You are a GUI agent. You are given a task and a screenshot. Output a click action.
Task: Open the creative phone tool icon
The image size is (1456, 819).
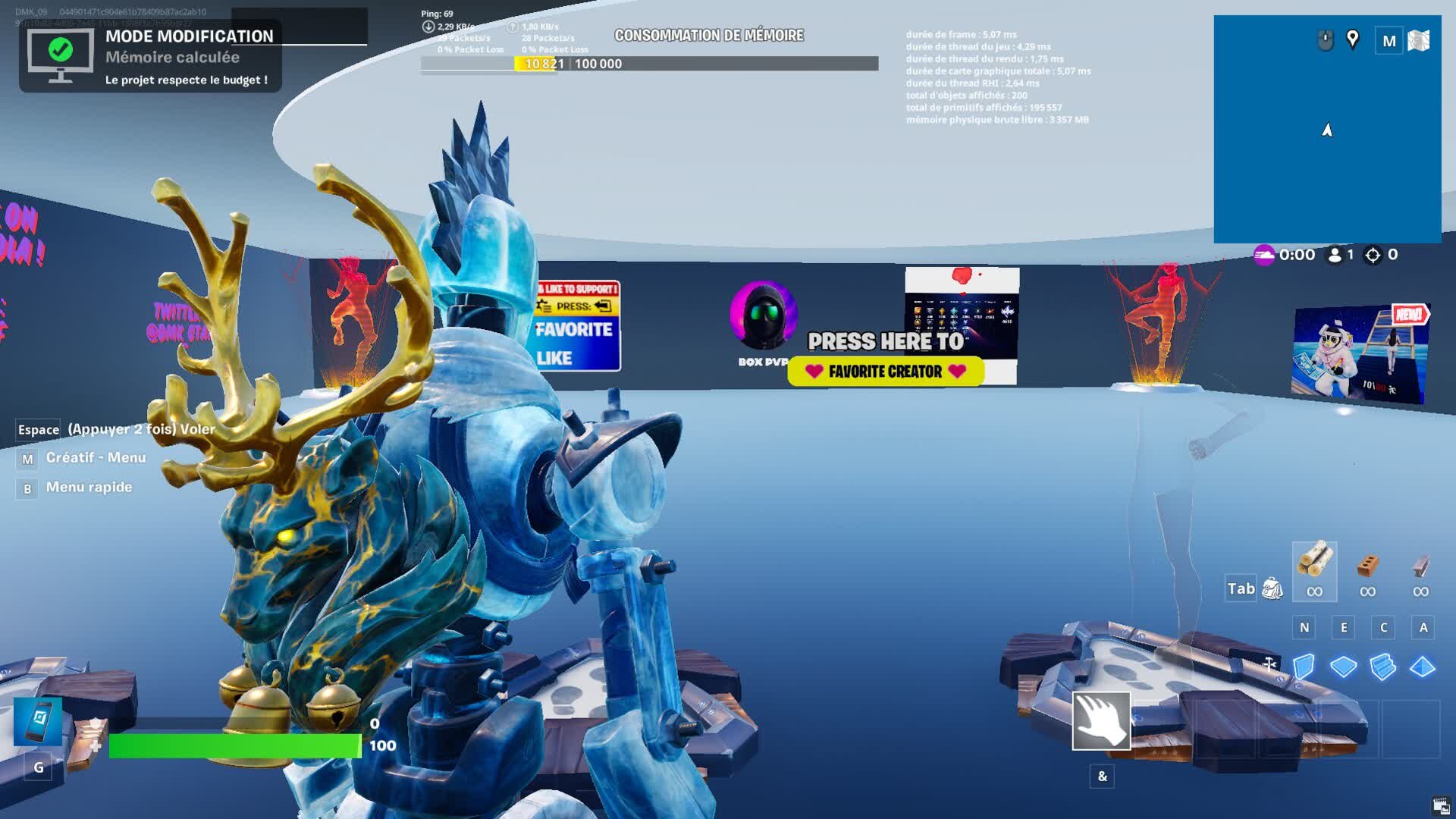[x=38, y=721]
